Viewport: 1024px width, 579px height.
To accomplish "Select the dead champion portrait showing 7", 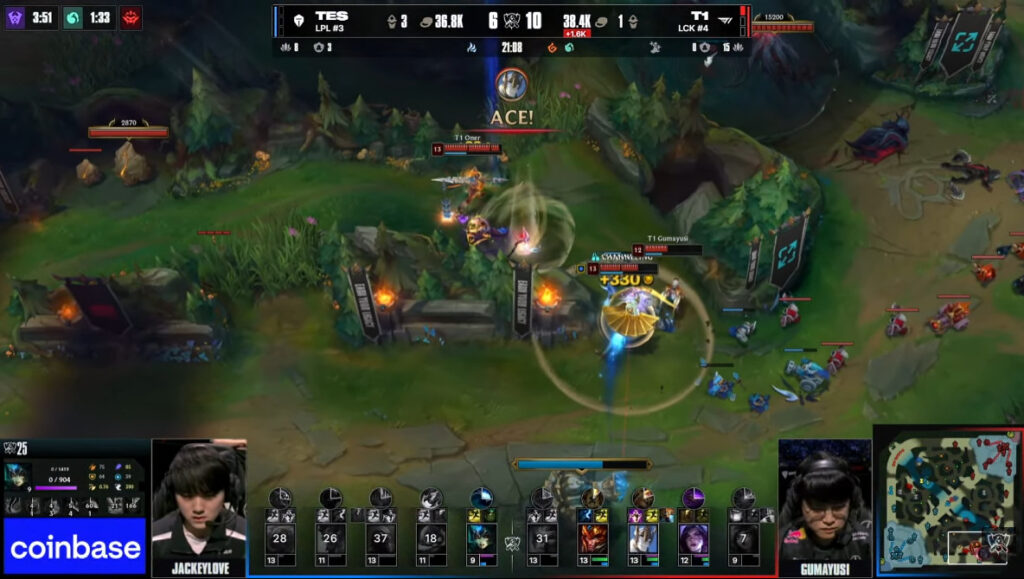I will (743, 539).
